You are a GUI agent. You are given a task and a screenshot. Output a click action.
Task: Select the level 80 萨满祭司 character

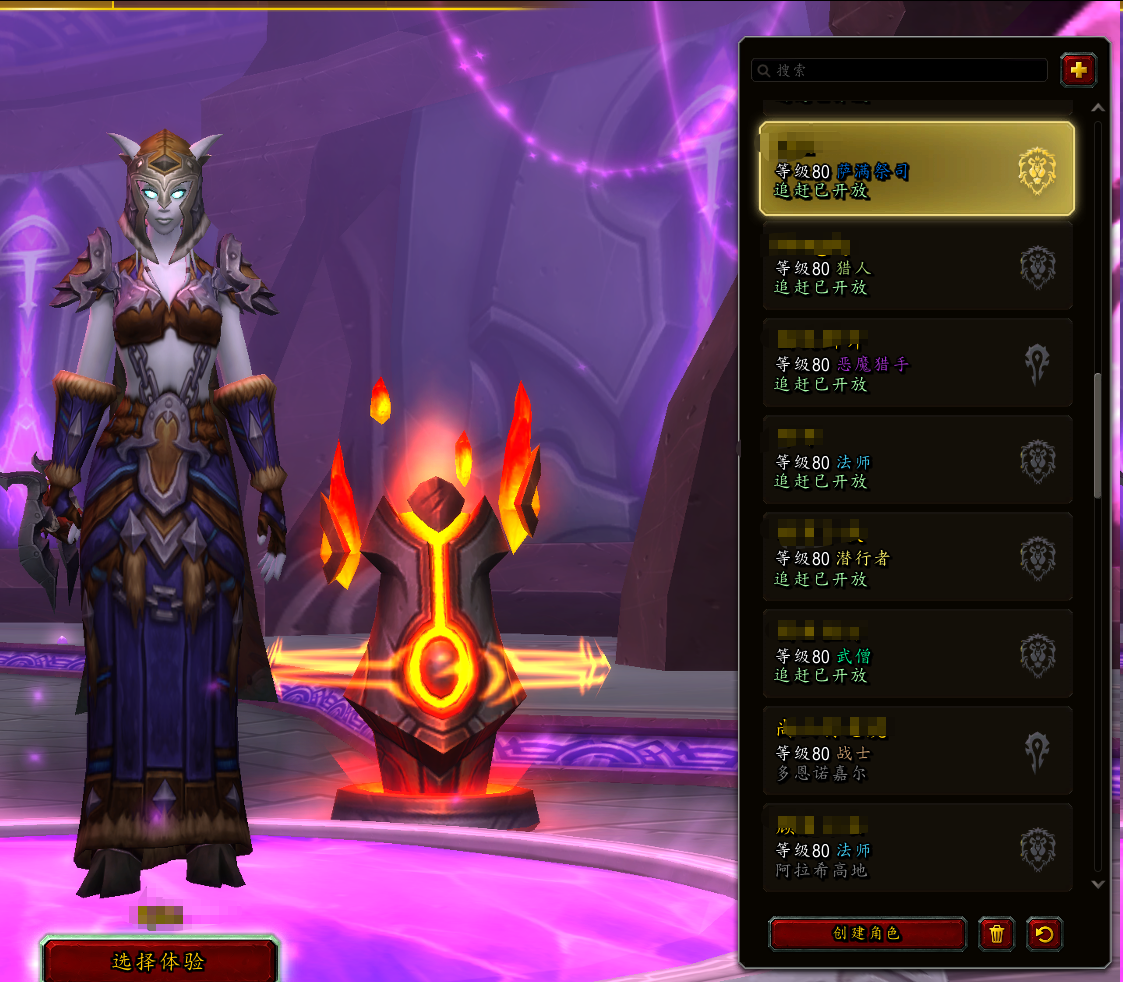916,169
